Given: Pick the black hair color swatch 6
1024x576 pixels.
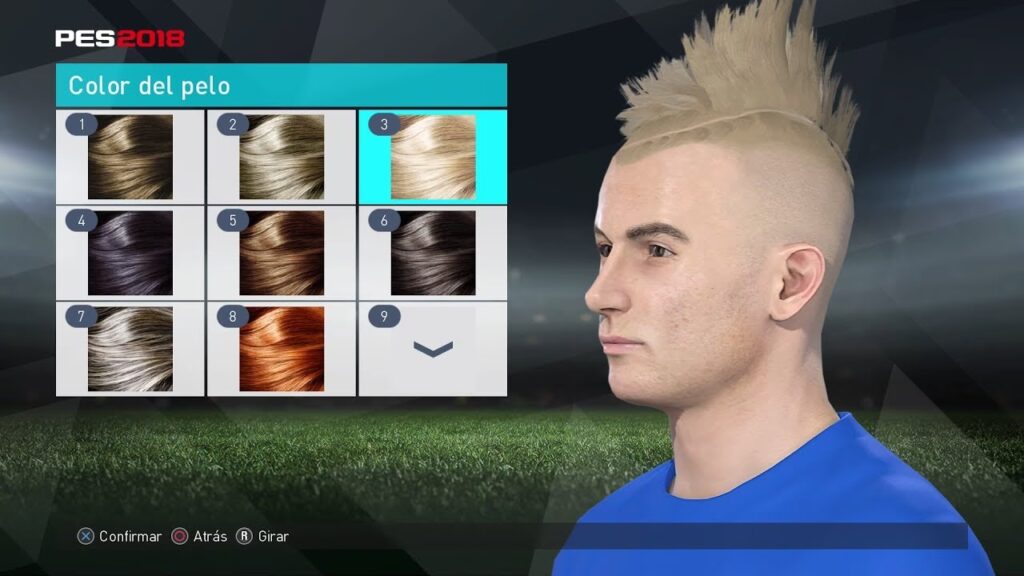Looking at the screenshot, I should point(432,252).
